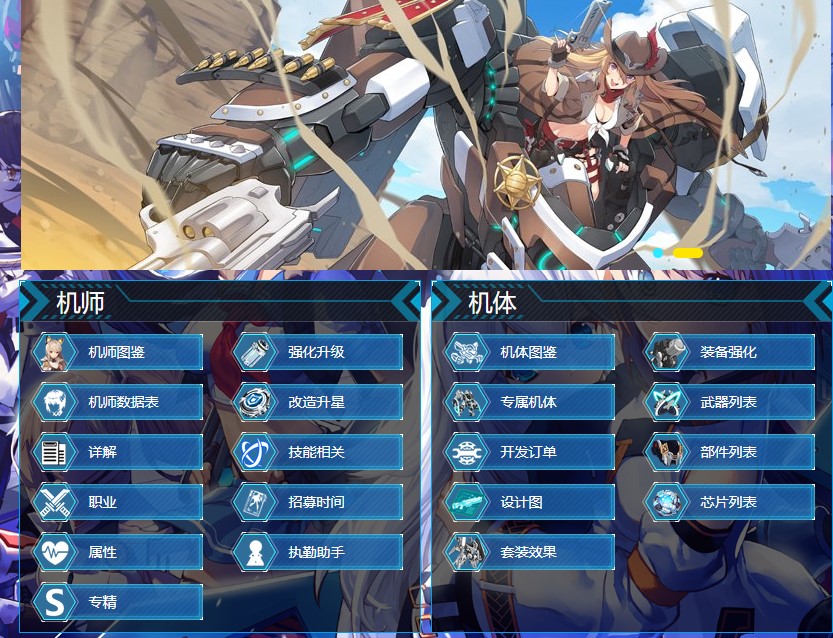Open the 执勤助手 duty assistant
833x638 pixels.
tap(317, 552)
